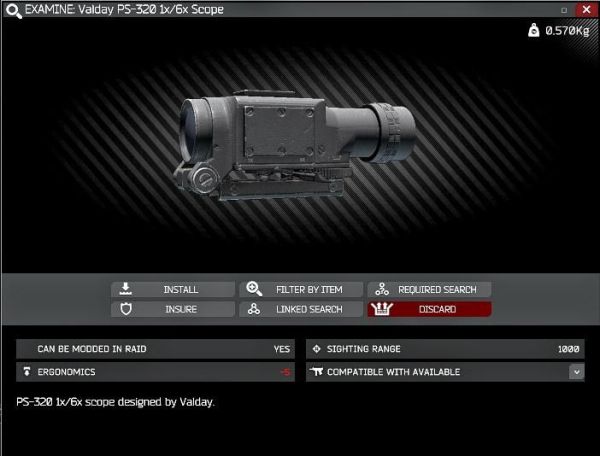The height and width of the screenshot is (456, 600).
Task: Open Required Search for this item
Action: (430, 289)
